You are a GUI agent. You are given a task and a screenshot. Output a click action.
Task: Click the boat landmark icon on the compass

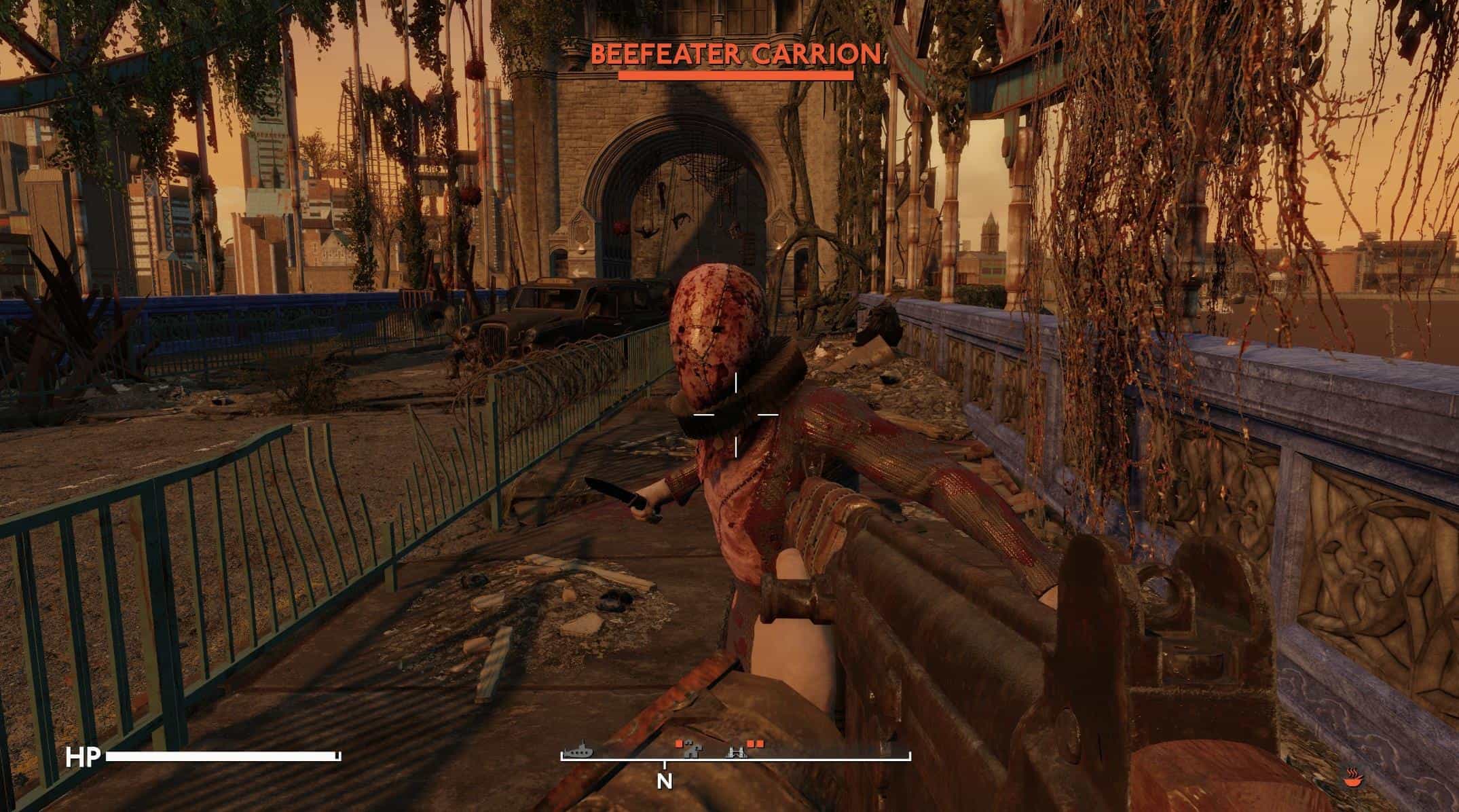pyautogui.click(x=579, y=752)
